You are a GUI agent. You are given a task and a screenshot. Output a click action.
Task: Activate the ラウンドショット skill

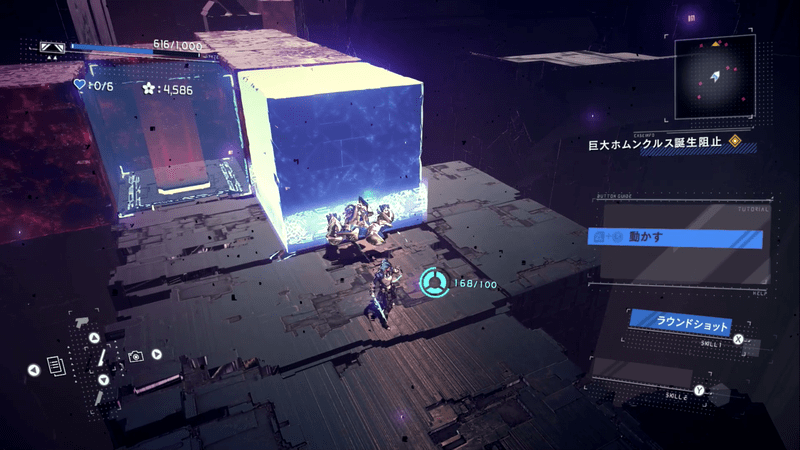680,324
